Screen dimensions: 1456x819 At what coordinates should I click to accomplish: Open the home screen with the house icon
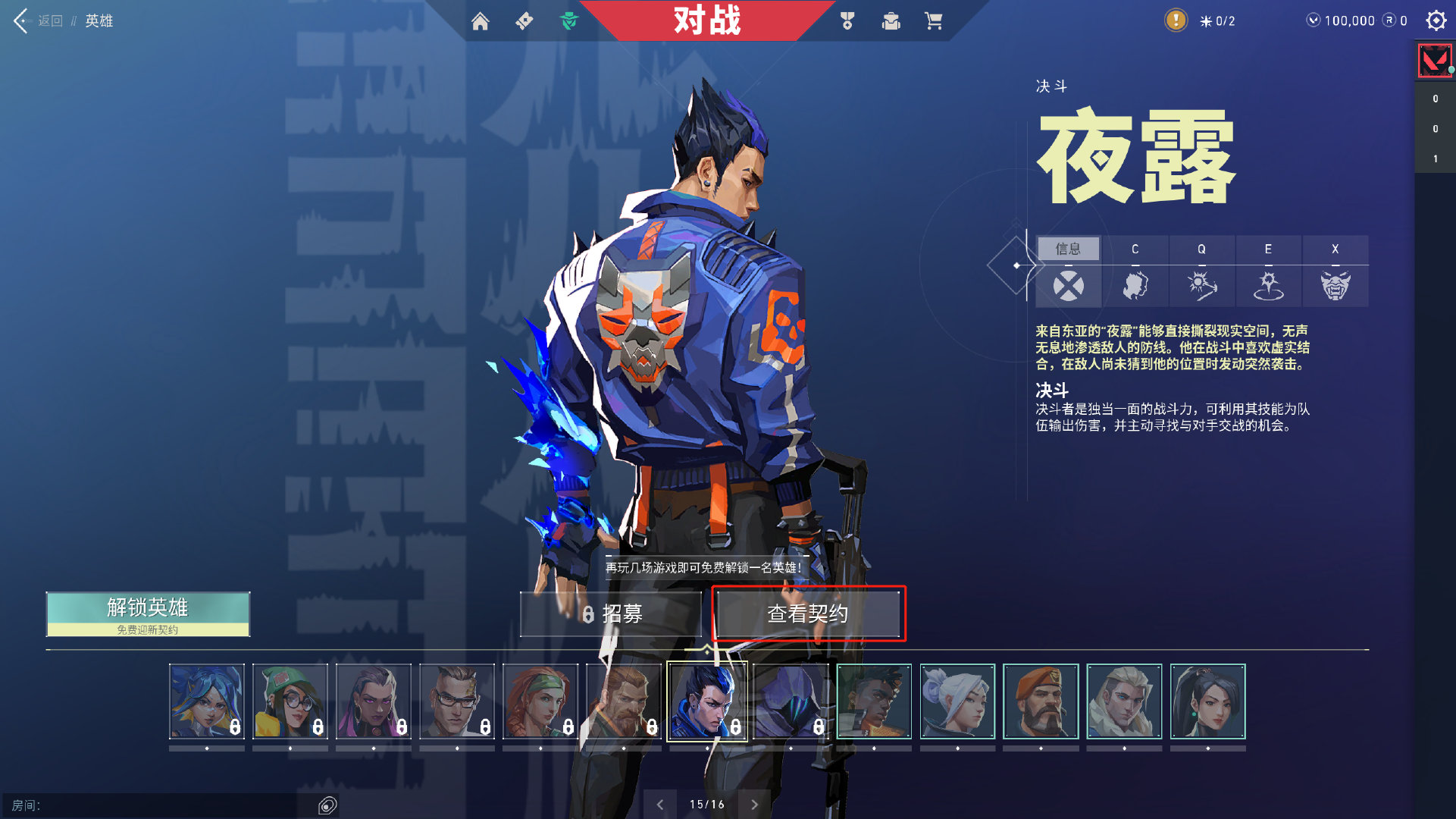pyautogui.click(x=482, y=21)
